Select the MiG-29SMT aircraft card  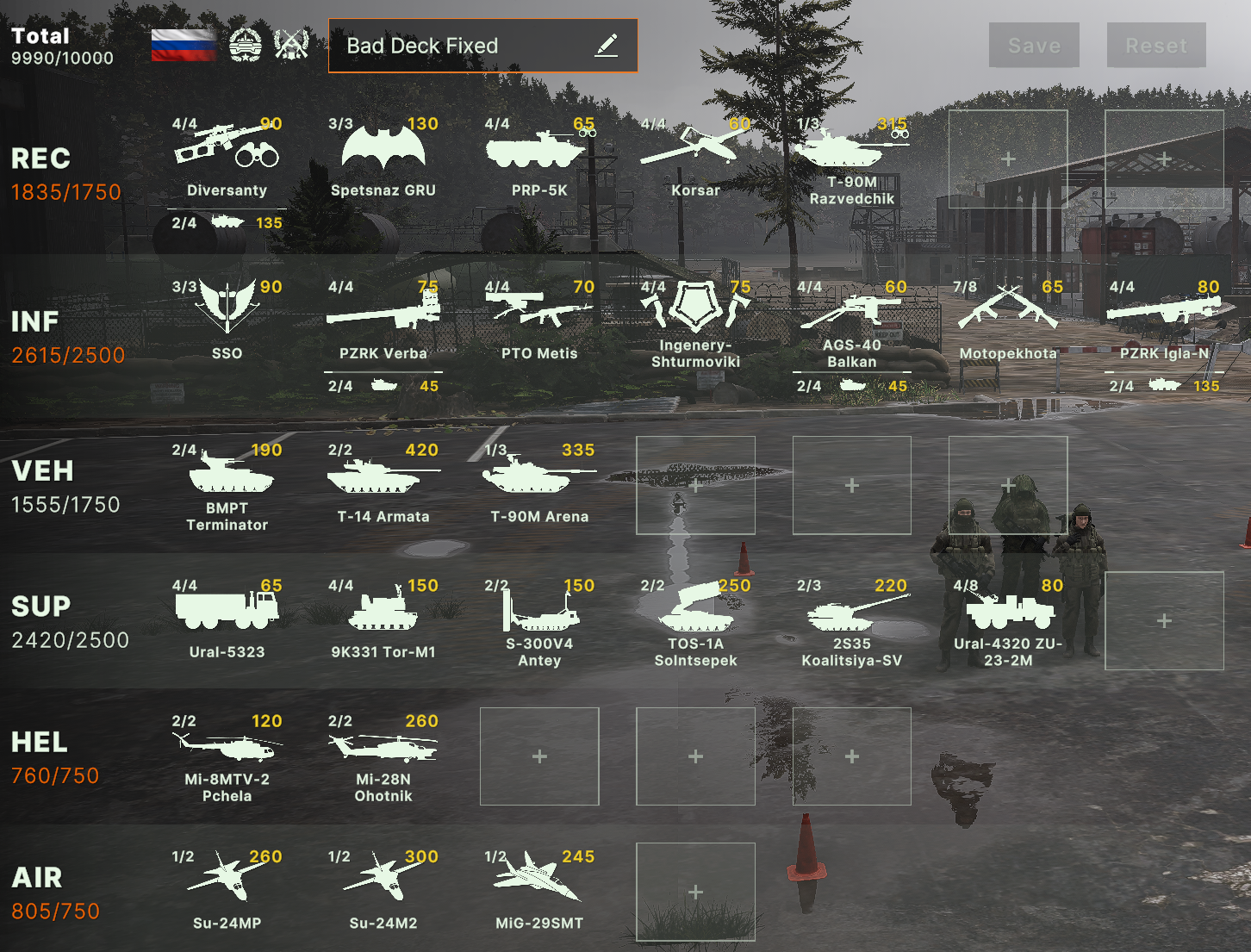pos(538,887)
